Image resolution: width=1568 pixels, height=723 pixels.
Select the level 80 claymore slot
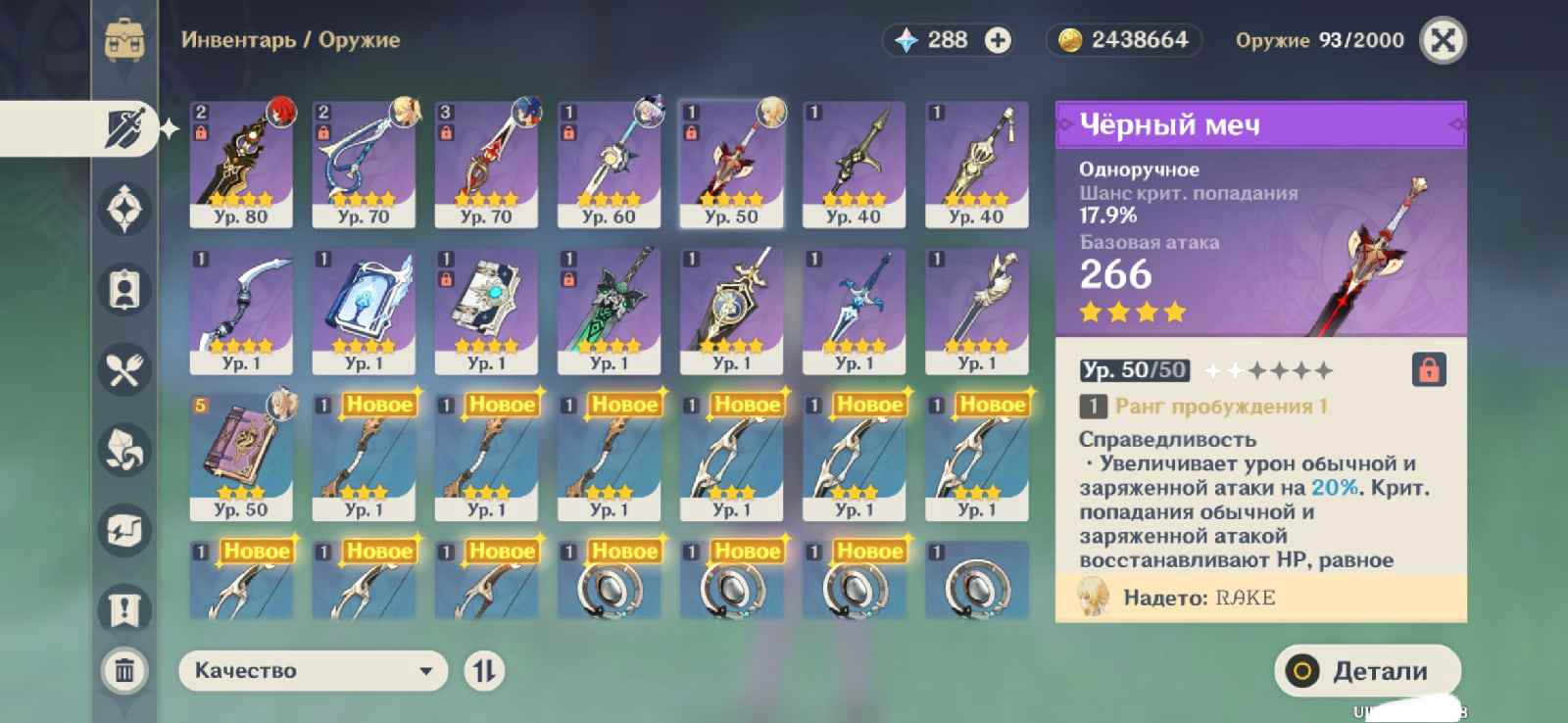[241, 165]
